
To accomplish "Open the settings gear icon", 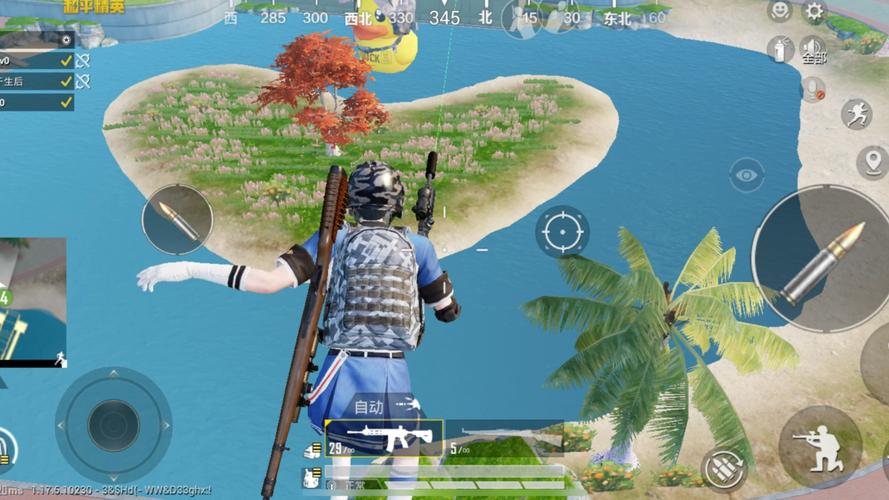I will [815, 12].
